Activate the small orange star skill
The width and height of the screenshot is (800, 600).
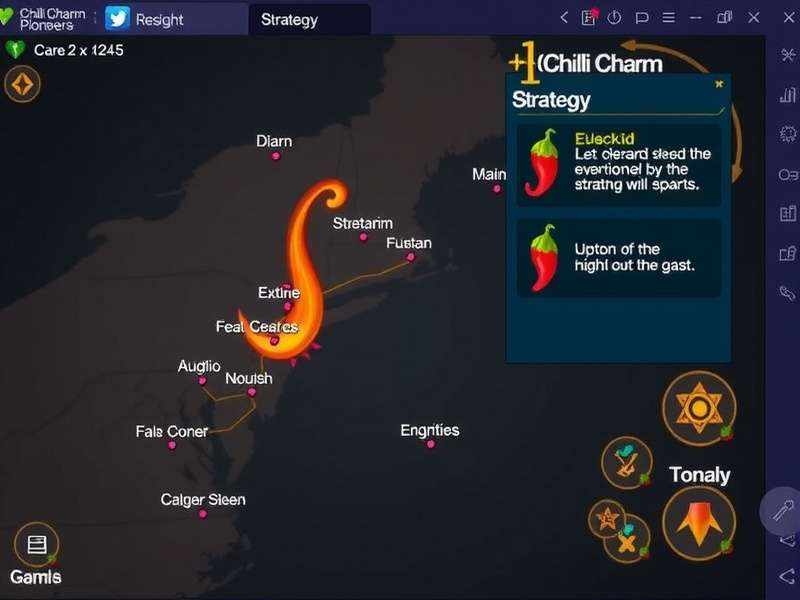tap(606, 518)
